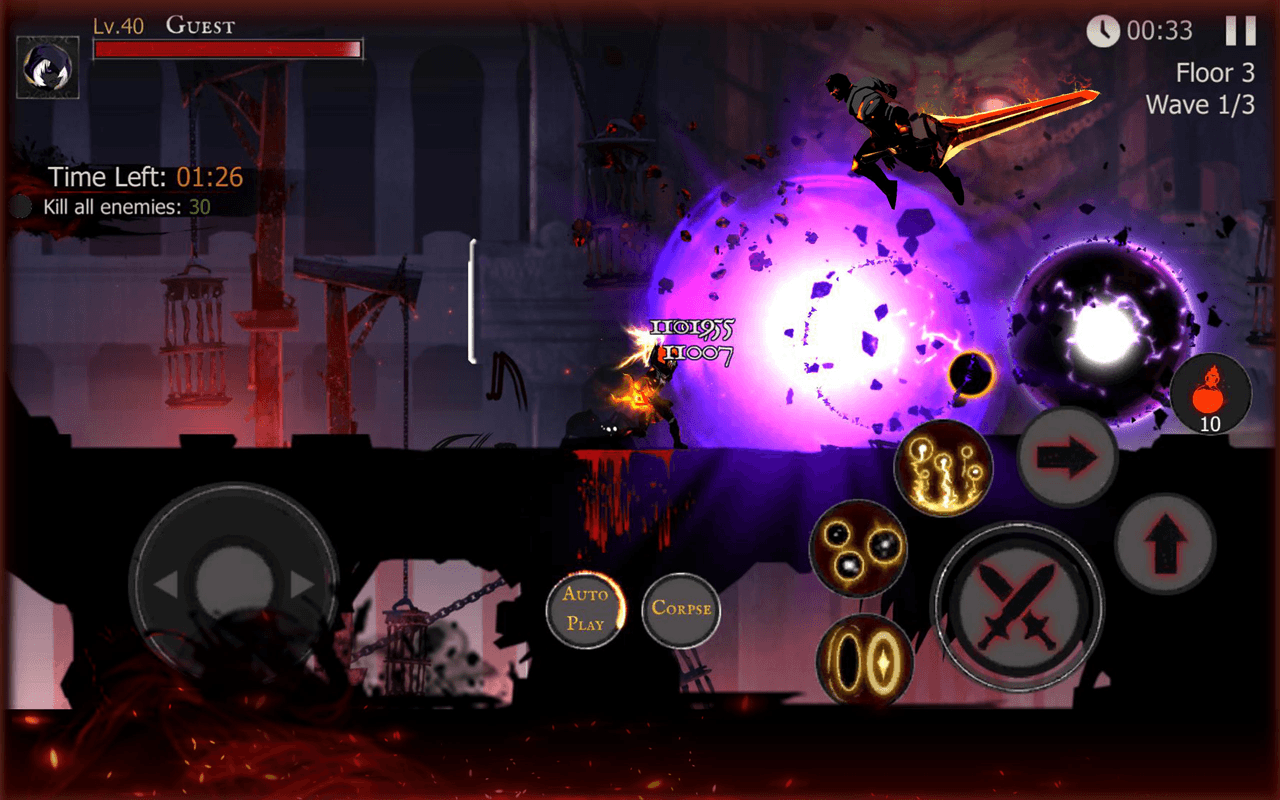Toggle the Auto Play button
This screenshot has width=1280, height=800.
(586, 608)
